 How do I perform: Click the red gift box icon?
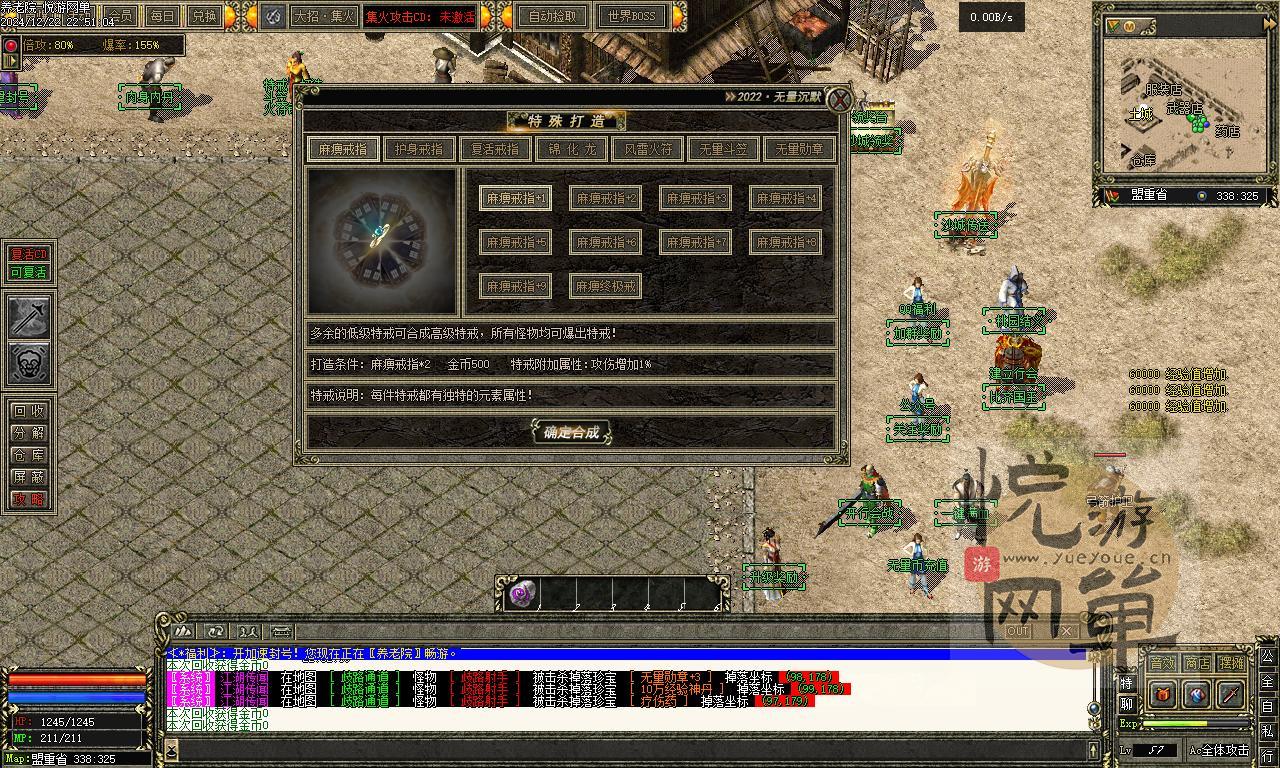tap(1163, 694)
